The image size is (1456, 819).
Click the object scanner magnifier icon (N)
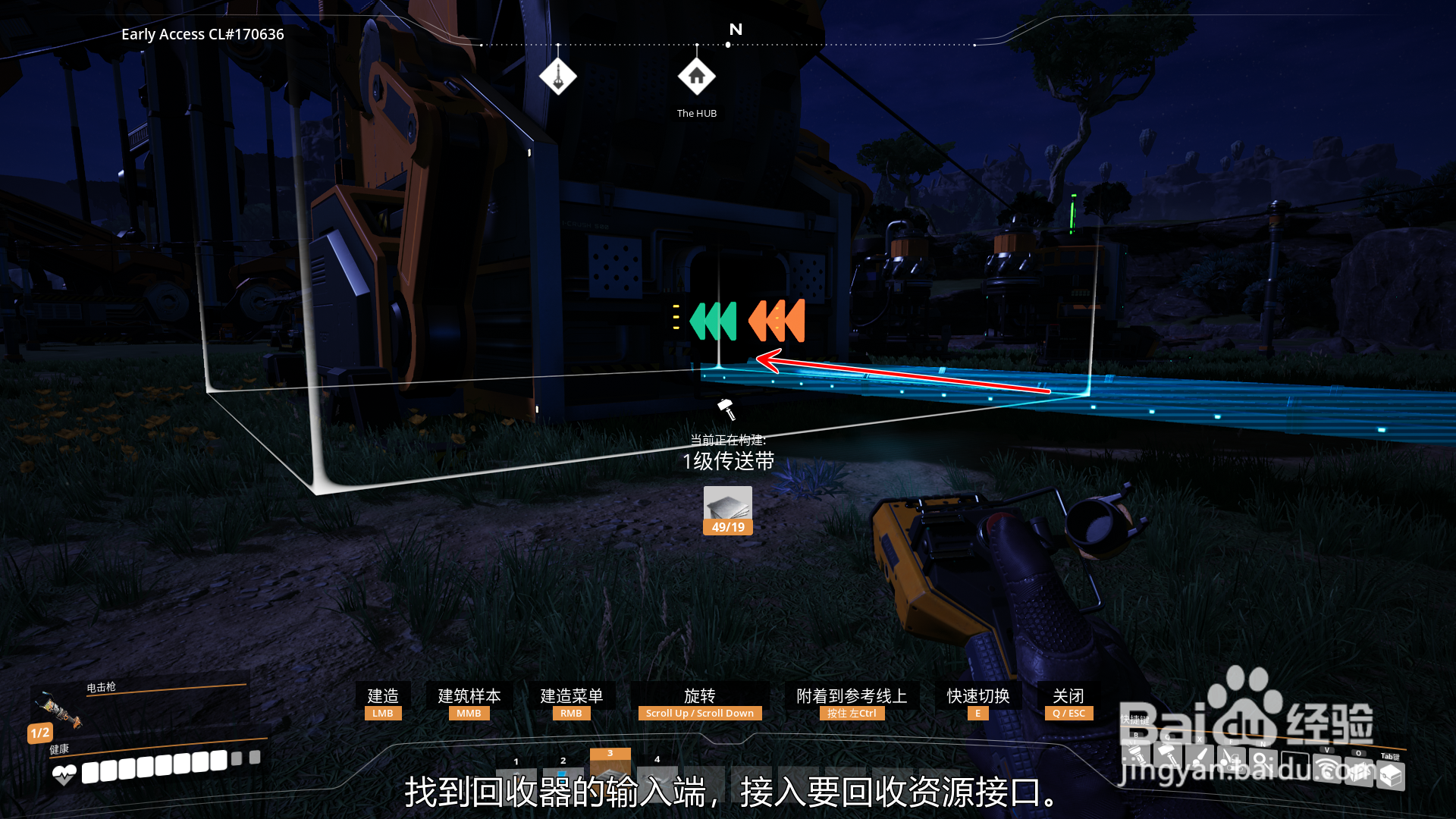point(1264,761)
